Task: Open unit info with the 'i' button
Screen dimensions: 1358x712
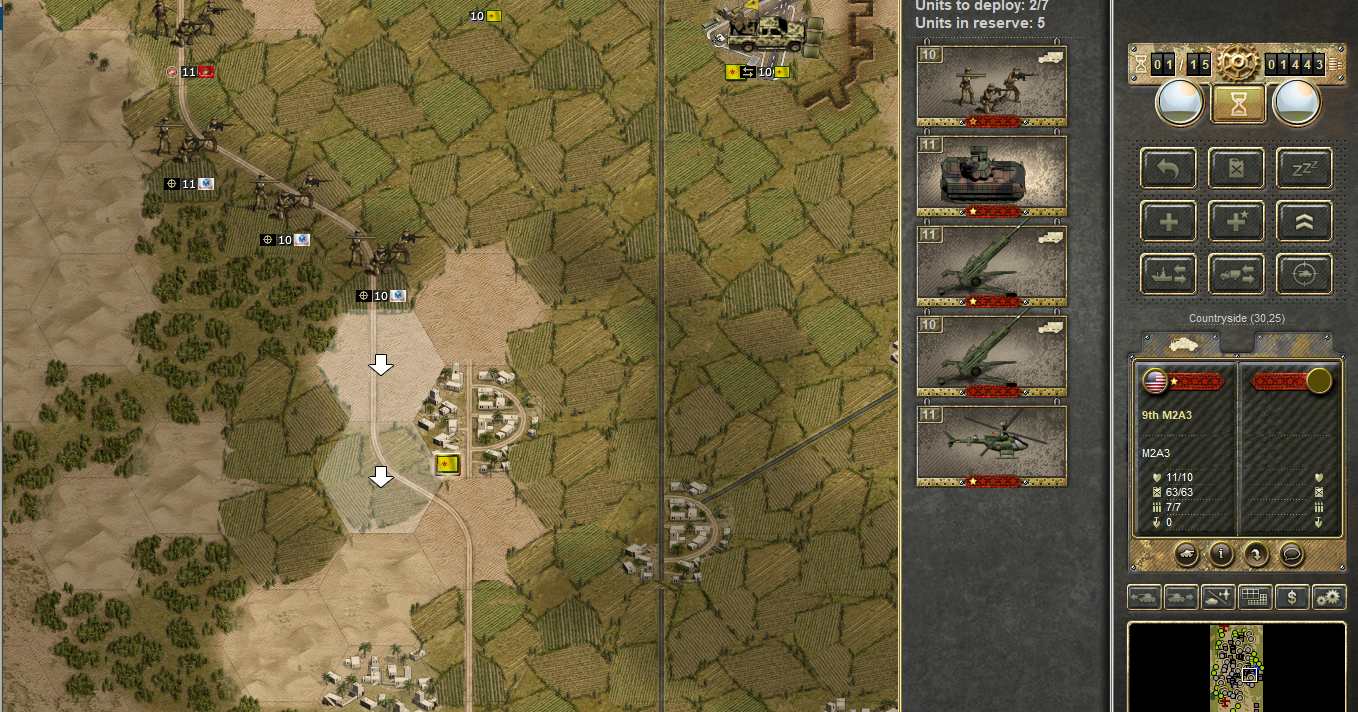Action: pyautogui.click(x=1221, y=552)
